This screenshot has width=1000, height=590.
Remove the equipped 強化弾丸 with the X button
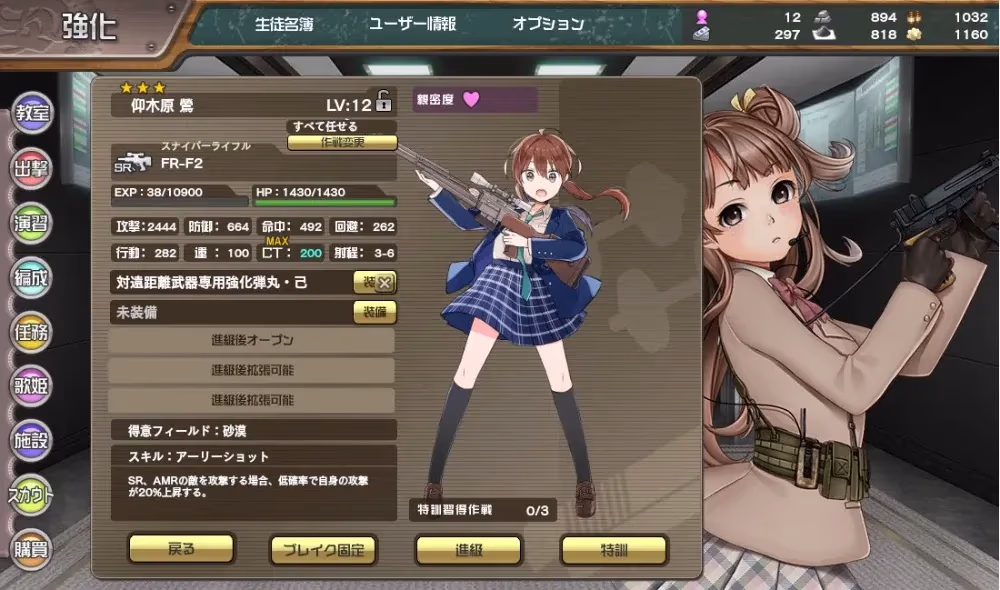click(x=384, y=283)
